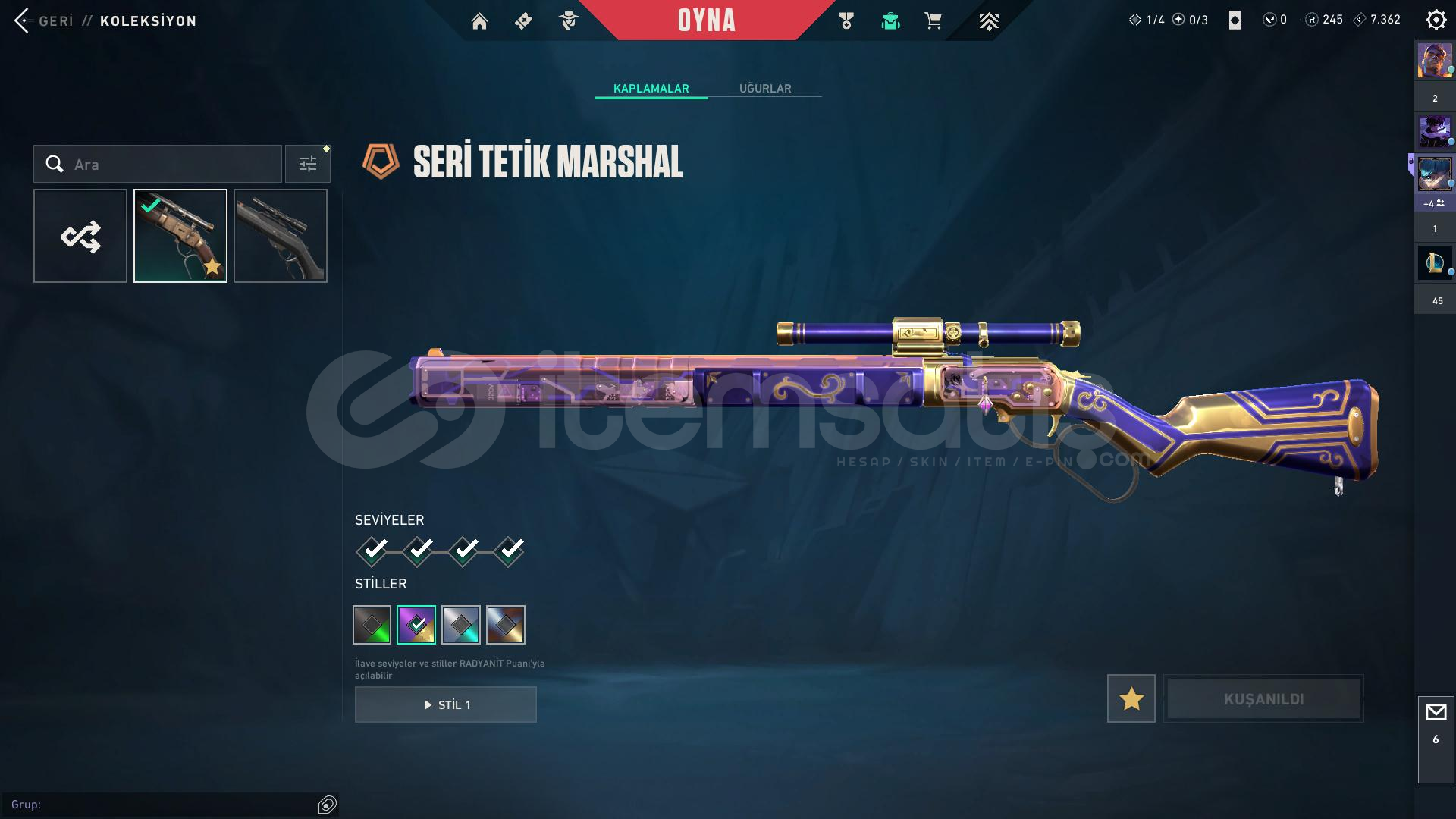Play the Stil 1 preview video

pos(446,705)
